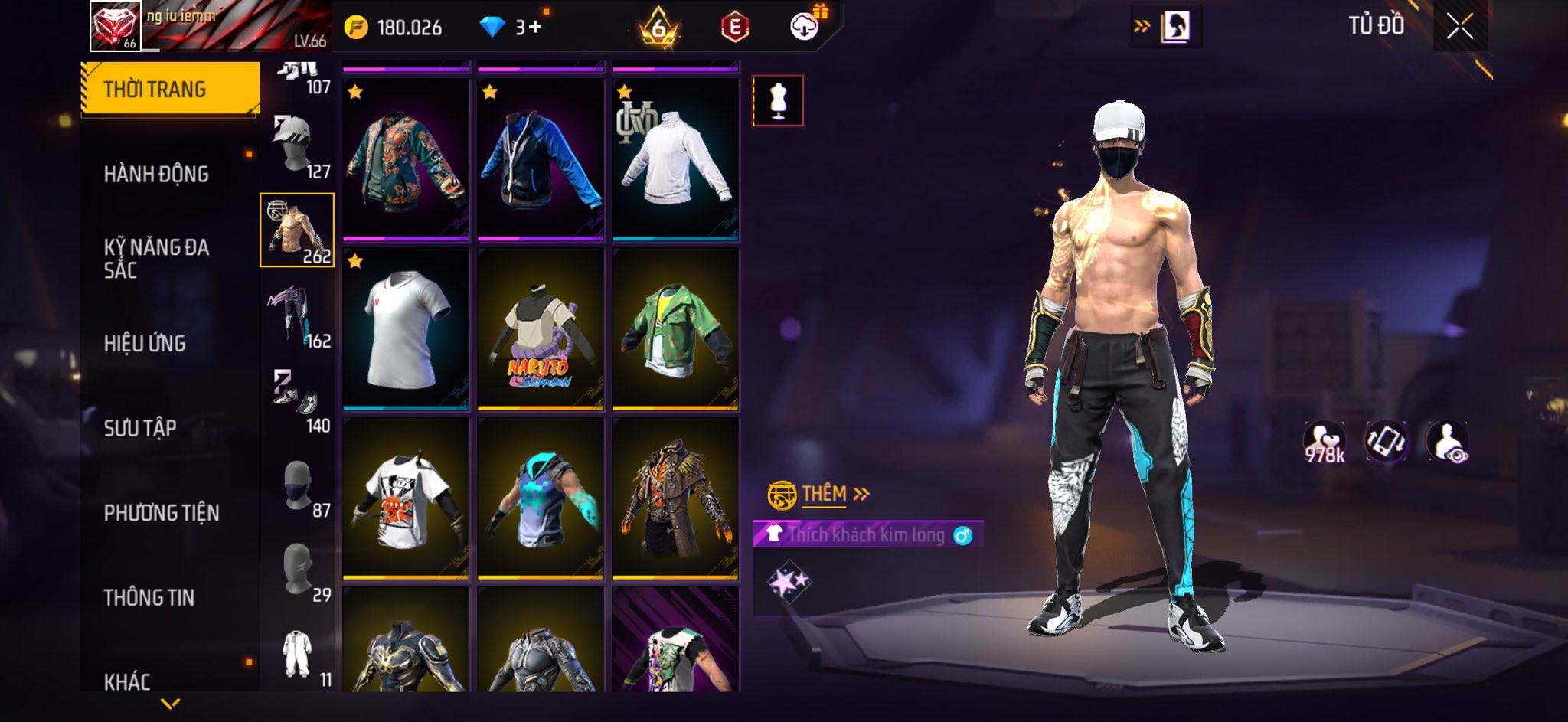
Task: Open the cloud download gift icon
Action: pyautogui.click(x=805, y=27)
